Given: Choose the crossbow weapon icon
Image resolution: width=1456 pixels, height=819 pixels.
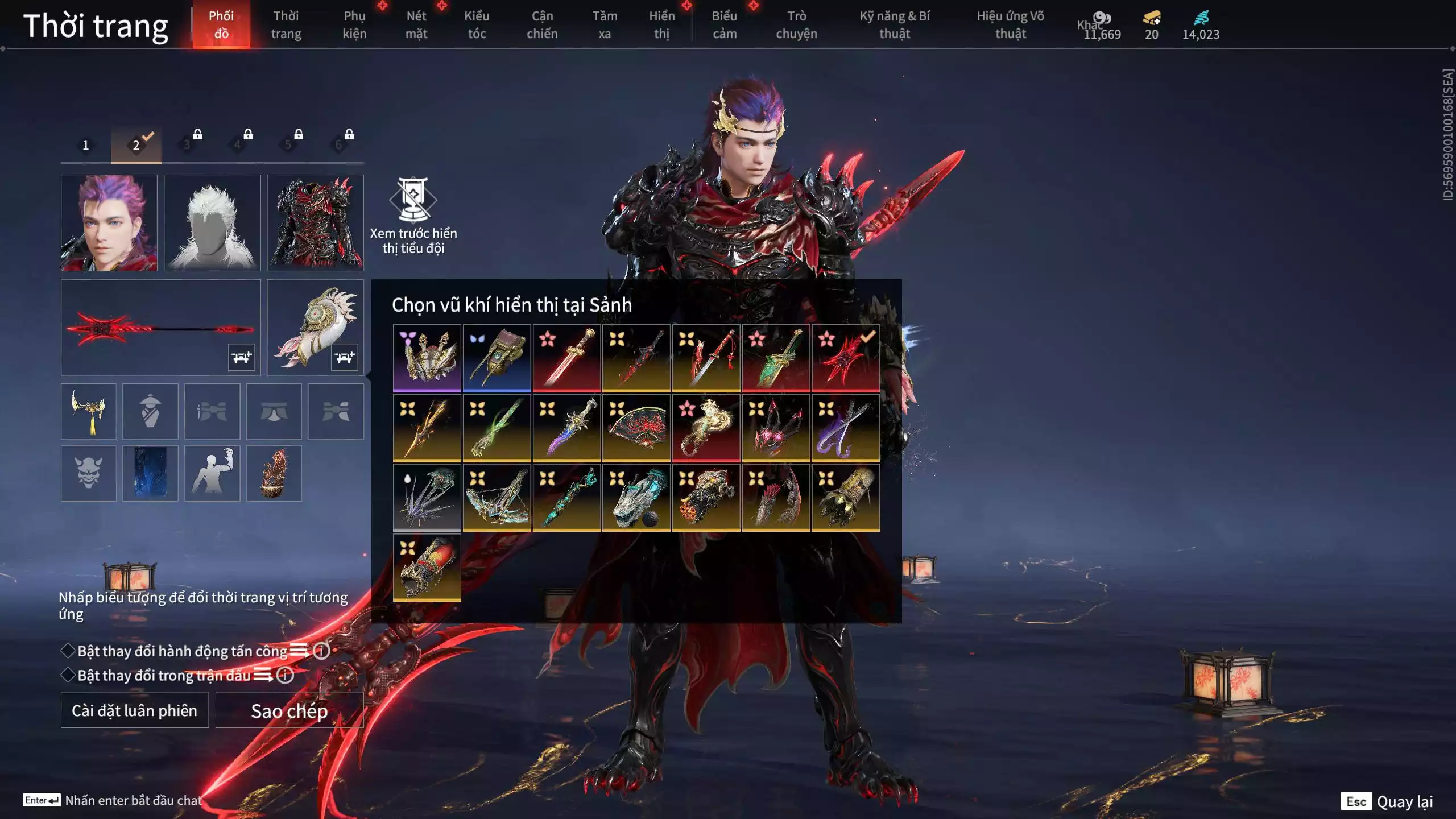Looking at the screenshot, I should point(497,497).
